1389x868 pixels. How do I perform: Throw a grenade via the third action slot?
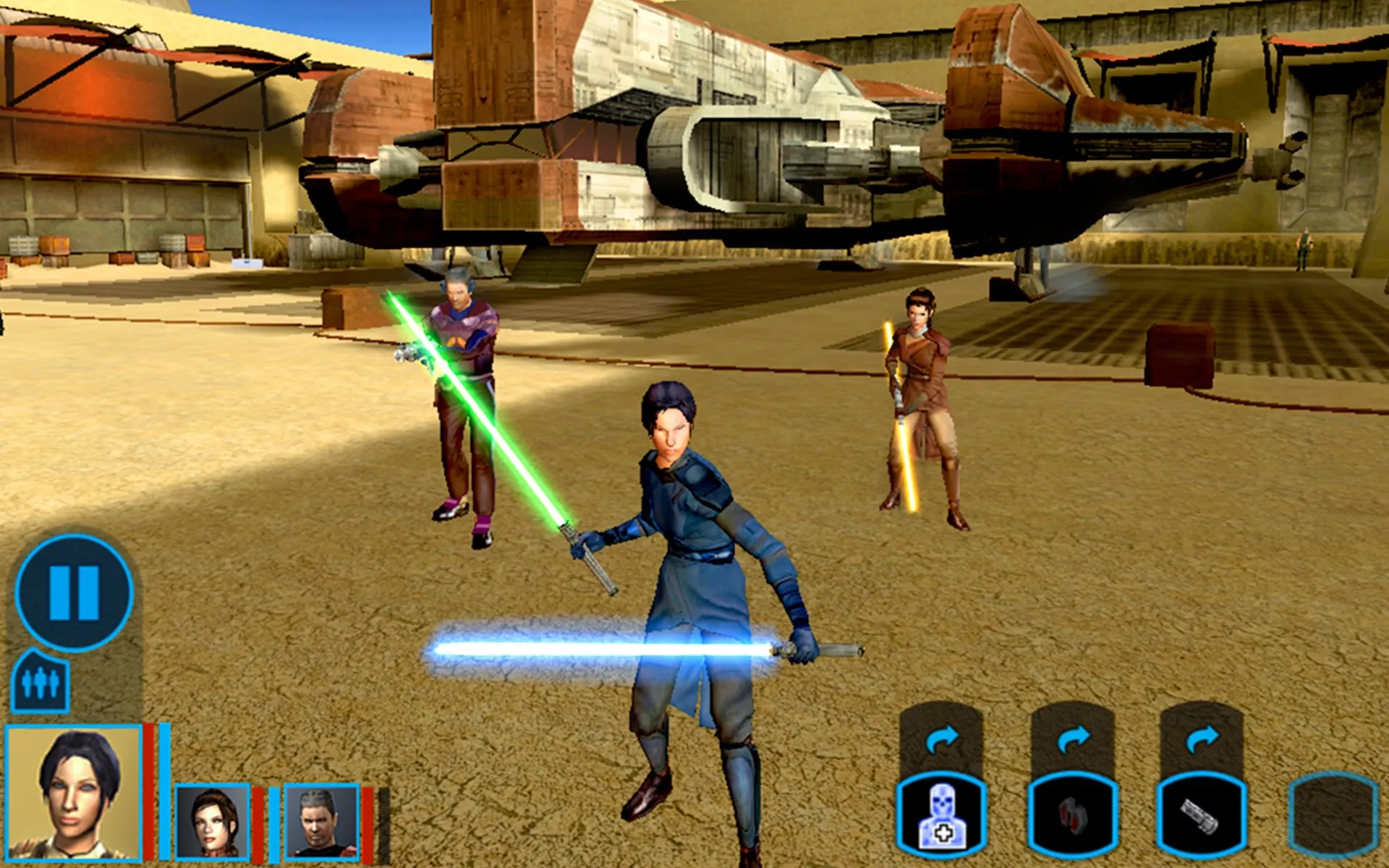[1202, 817]
